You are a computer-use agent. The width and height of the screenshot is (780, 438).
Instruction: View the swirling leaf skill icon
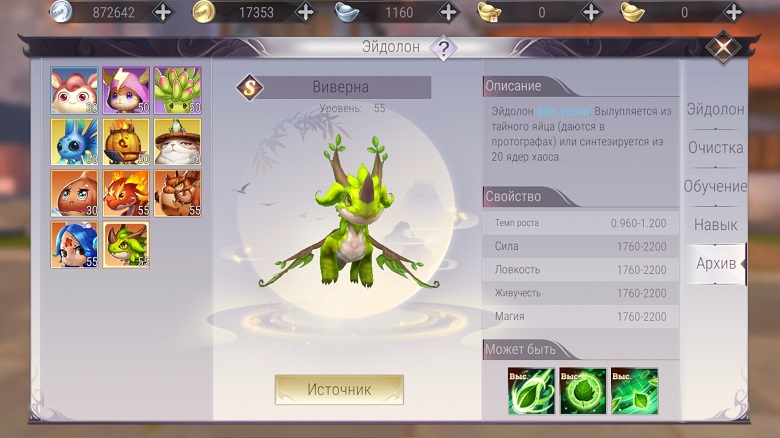click(532, 391)
